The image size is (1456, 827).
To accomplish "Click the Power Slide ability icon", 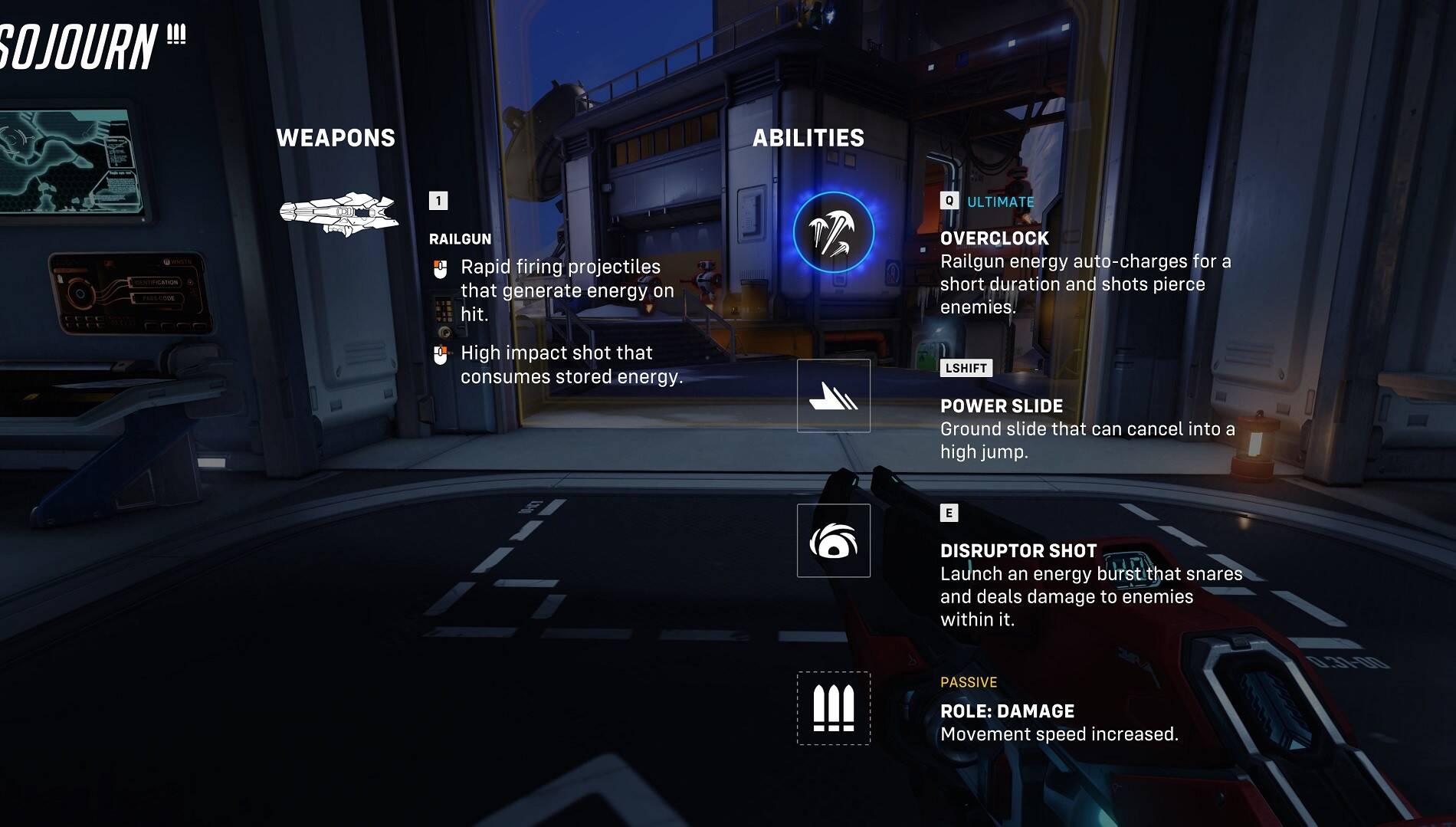I will (833, 395).
